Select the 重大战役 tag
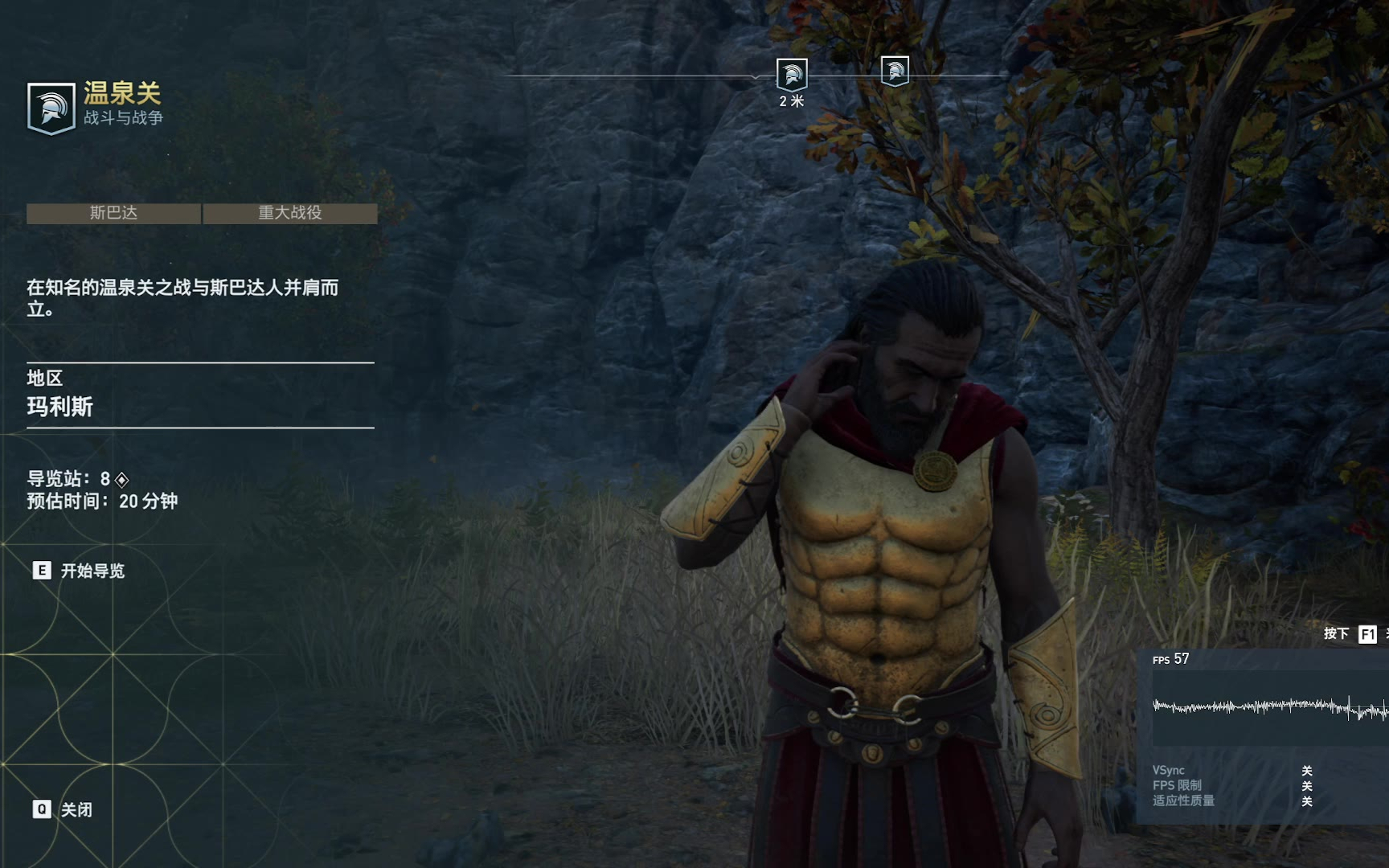Image resolution: width=1389 pixels, height=868 pixels. 290,213
